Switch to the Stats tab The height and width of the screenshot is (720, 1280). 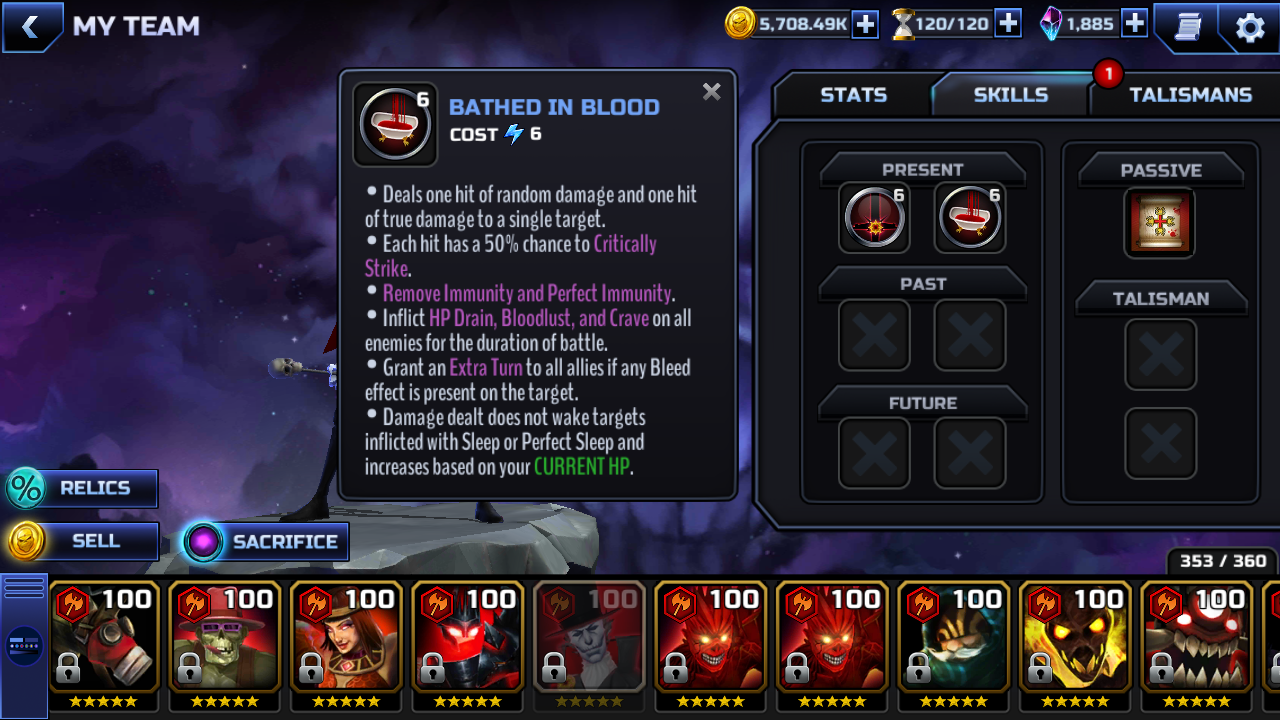[x=853, y=95]
